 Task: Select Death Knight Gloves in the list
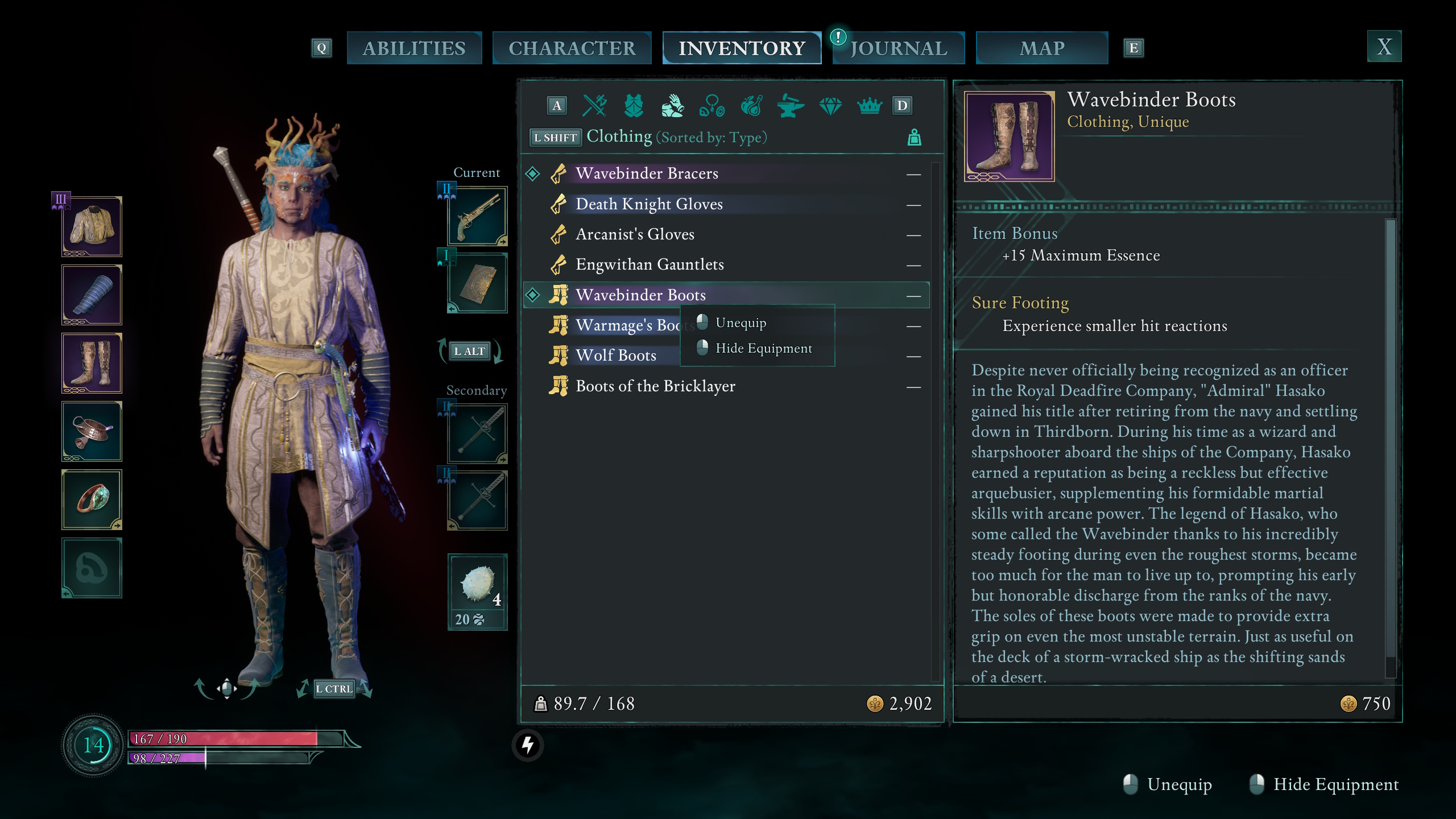tap(649, 204)
